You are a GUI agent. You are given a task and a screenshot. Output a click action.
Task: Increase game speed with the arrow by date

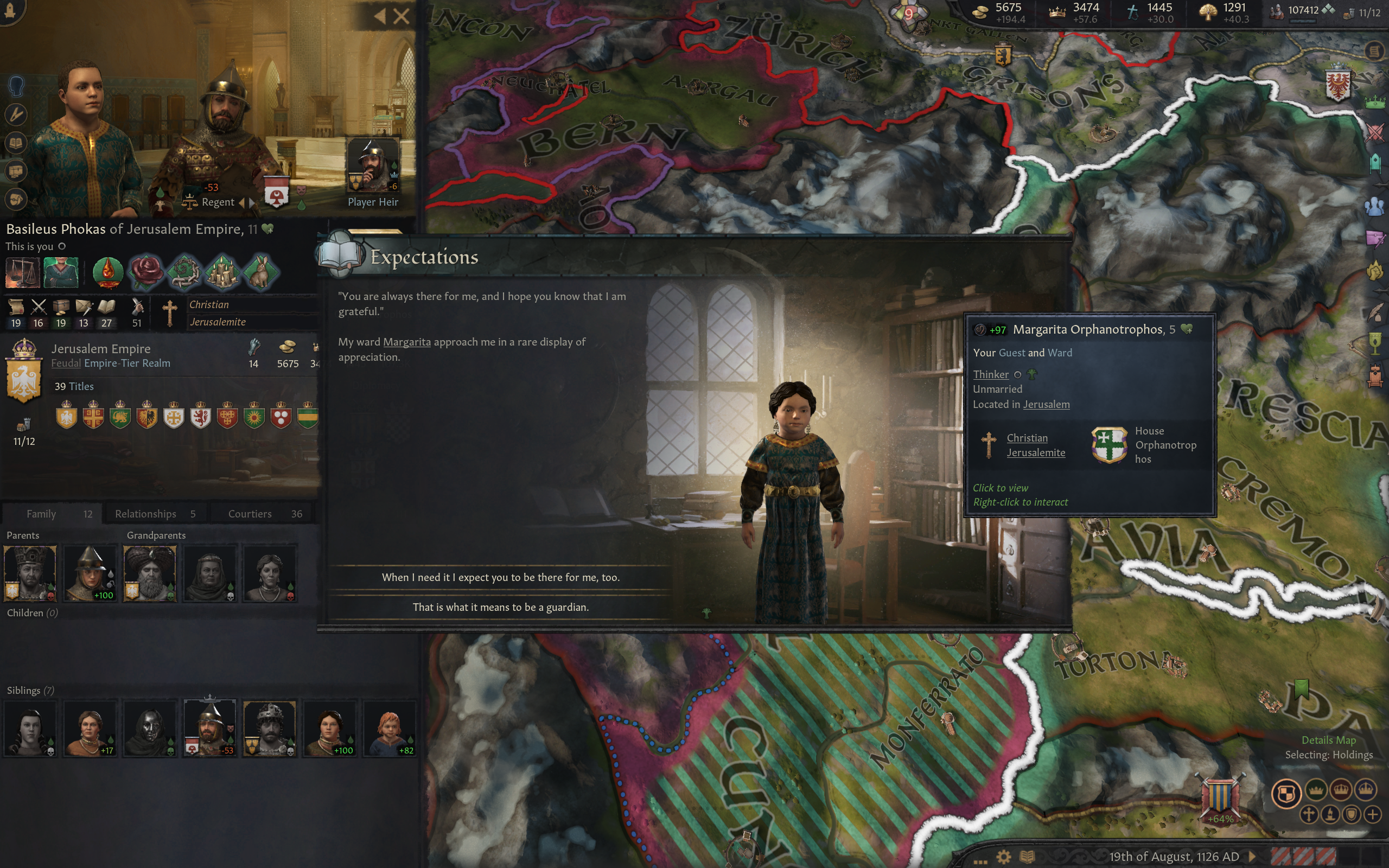(1252, 857)
